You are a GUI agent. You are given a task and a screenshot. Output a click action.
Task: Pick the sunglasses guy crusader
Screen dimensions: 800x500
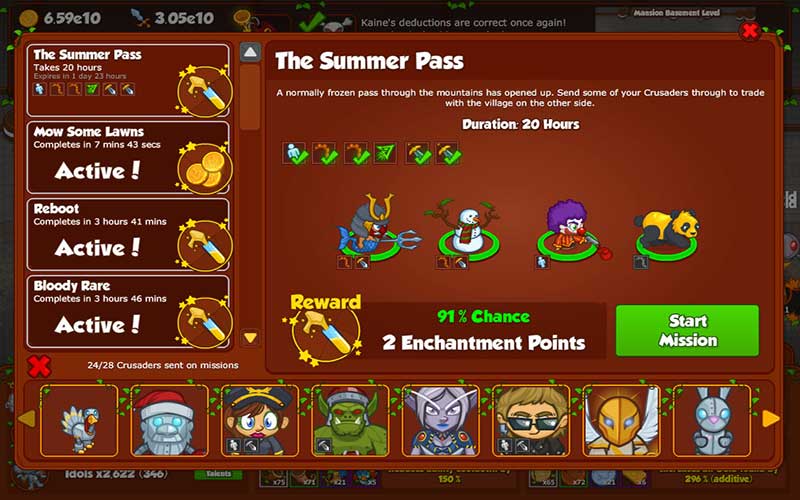[531, 420]
